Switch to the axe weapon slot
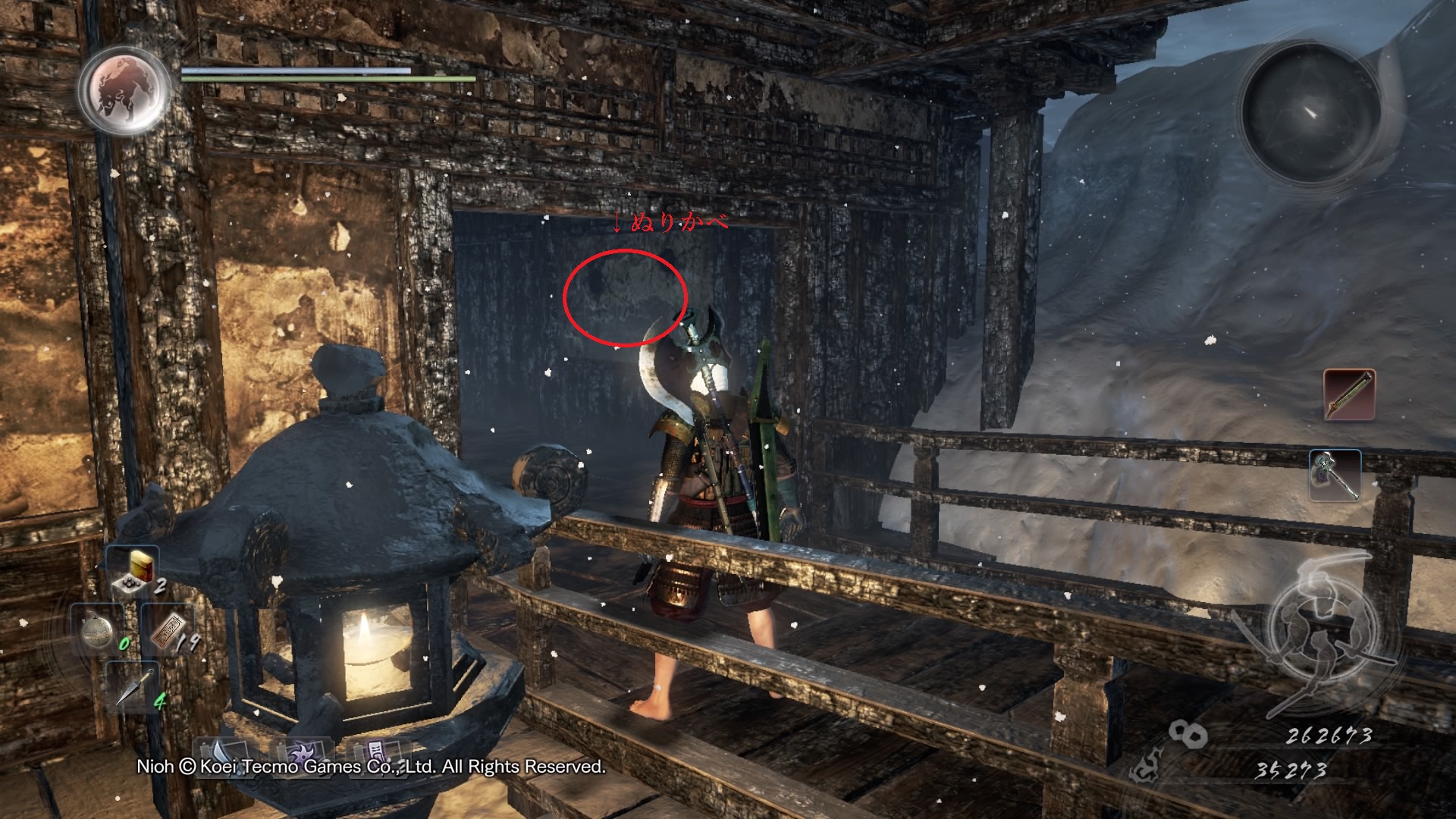Viewport: 1456px width, 819px height. pyautogui.click(x=1335, y=475)
